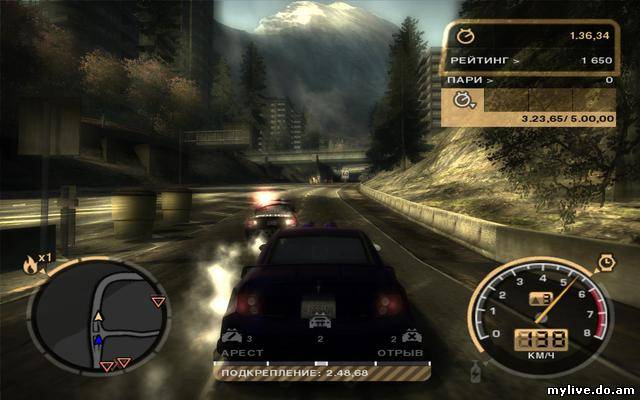Click the speedbreaker icon above the speedometer
The image size is (640, 400).
(605, 264)
